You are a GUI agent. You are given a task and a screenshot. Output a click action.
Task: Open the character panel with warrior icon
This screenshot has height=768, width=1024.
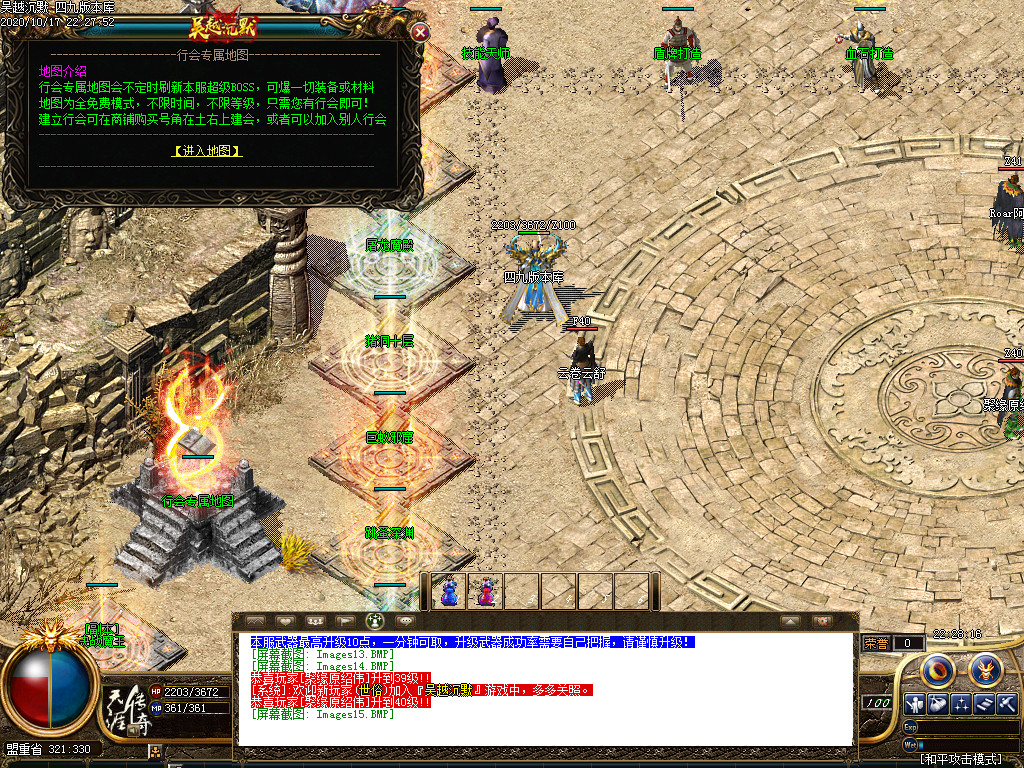[x=913, y=703]
